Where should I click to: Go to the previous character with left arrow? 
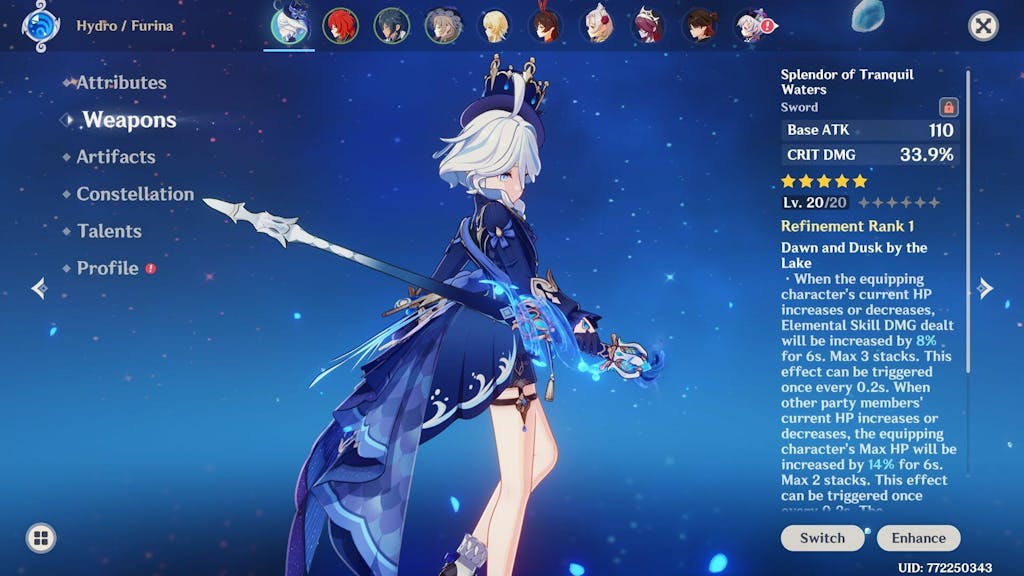pyautogui.click(x=39, y=289)
